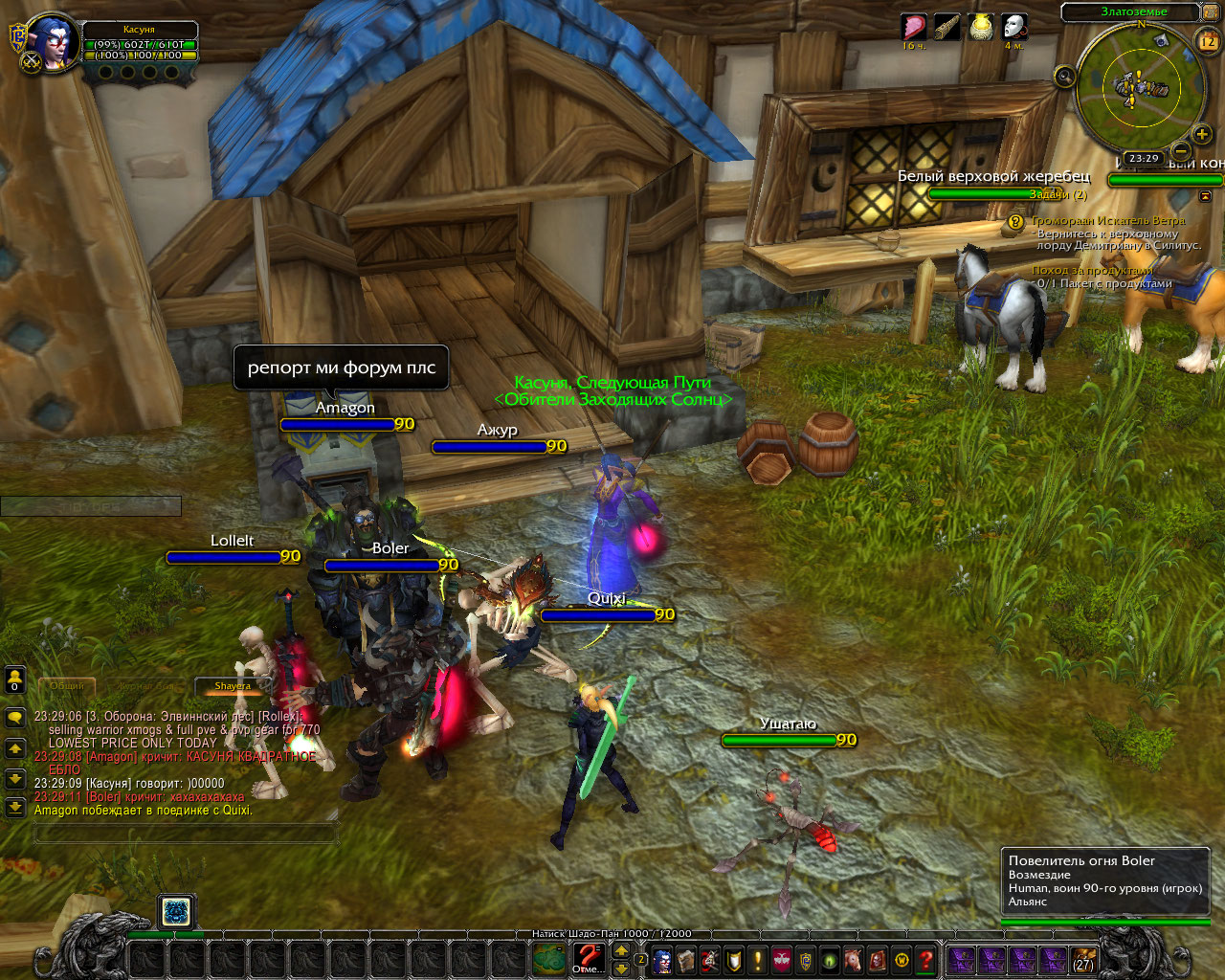Open the yellow exclamation quest log micro button
Viewport: 1225px width, 980px height.
coord(758,959)
